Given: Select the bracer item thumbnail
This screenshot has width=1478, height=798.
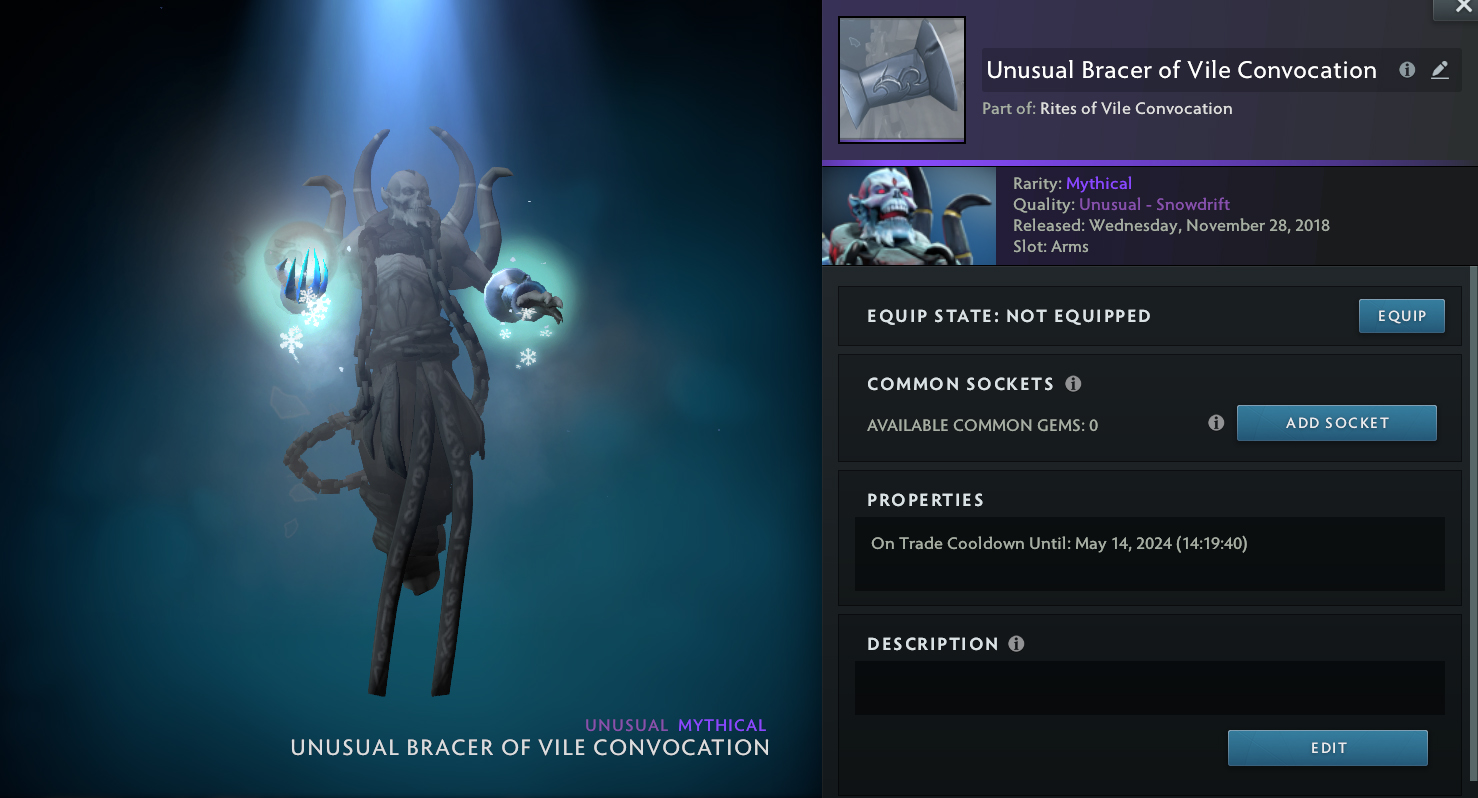Looking at the screenshot, I should click(x=901, y=80).
